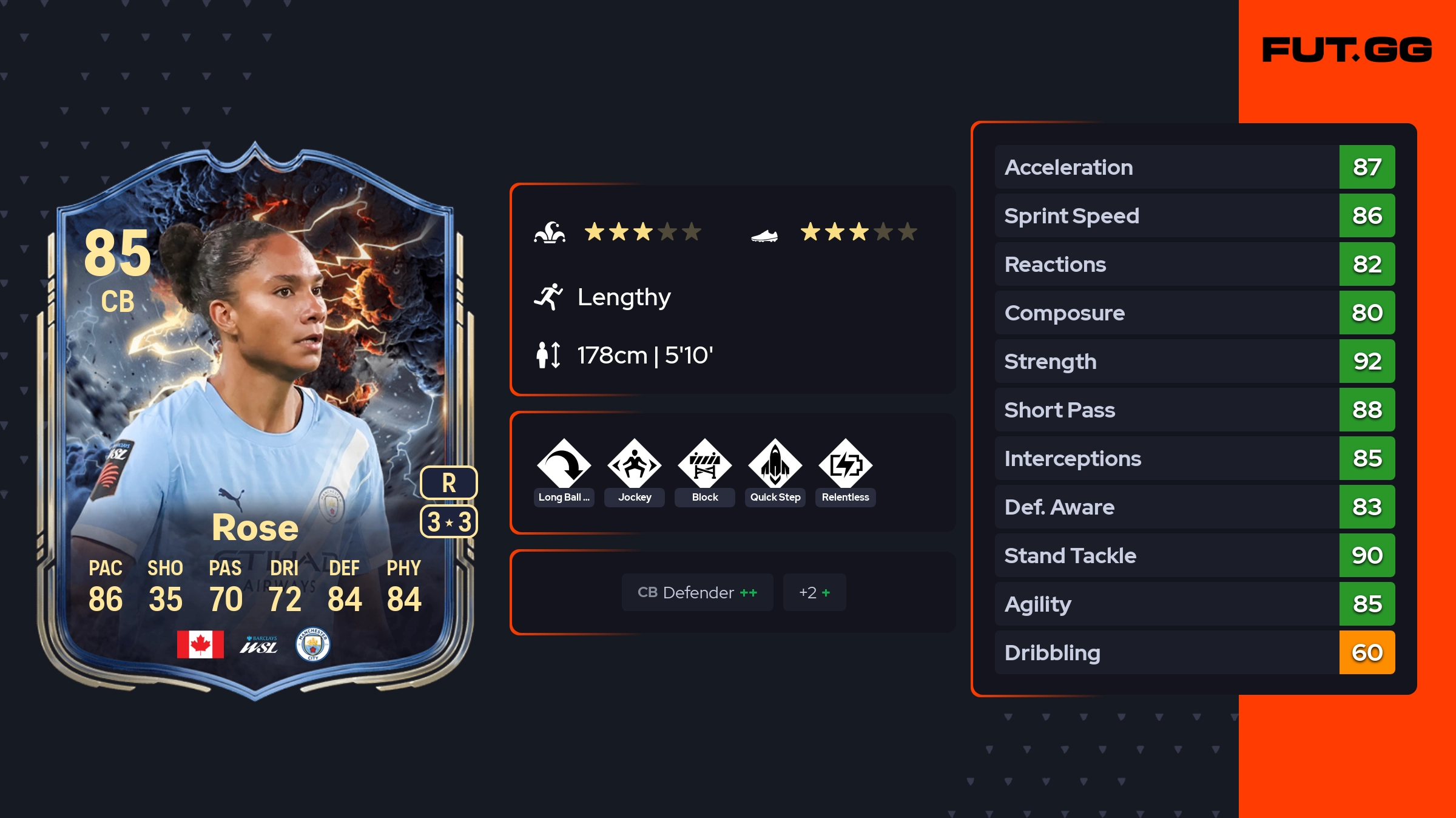This screenshot has width=1456, height=818.
Task: Select the Stand Tackle stat row
Action: (x=1194, y=555)
